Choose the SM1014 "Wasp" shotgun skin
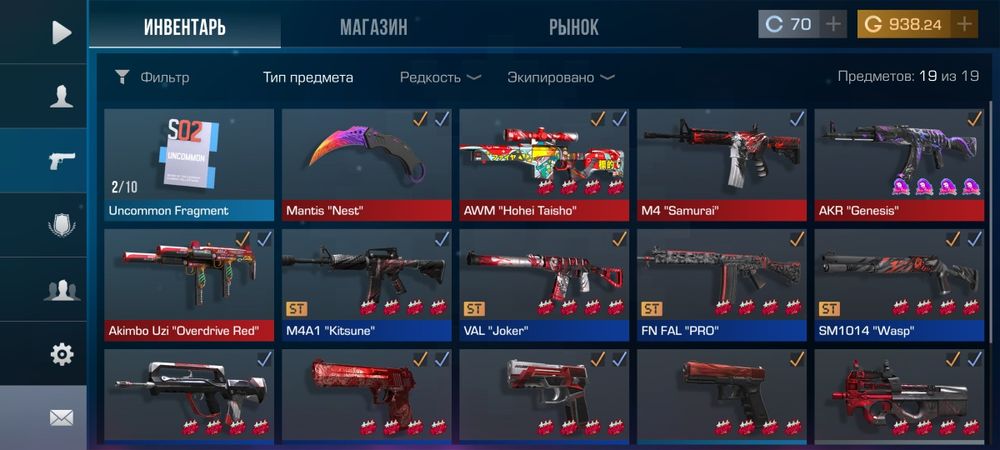1000x450 pixels. [x=898, y=284]
